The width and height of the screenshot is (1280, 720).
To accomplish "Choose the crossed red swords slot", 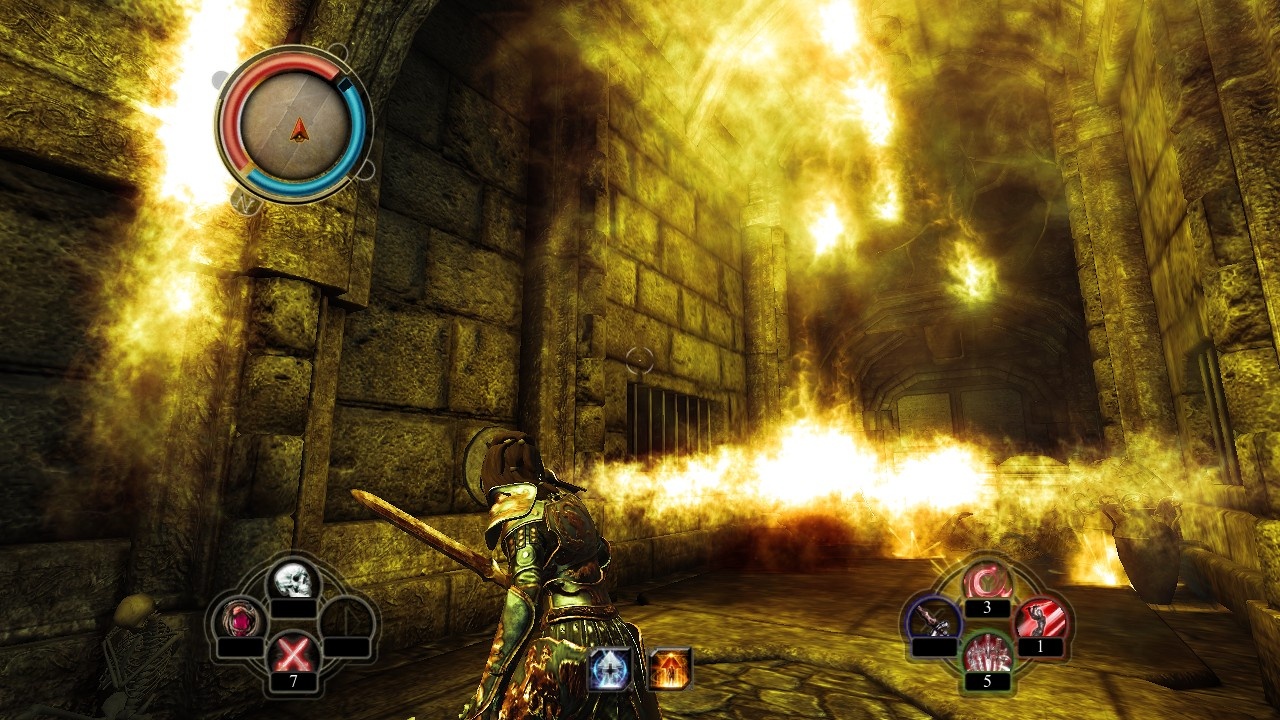I will click(x=292, y=655).
